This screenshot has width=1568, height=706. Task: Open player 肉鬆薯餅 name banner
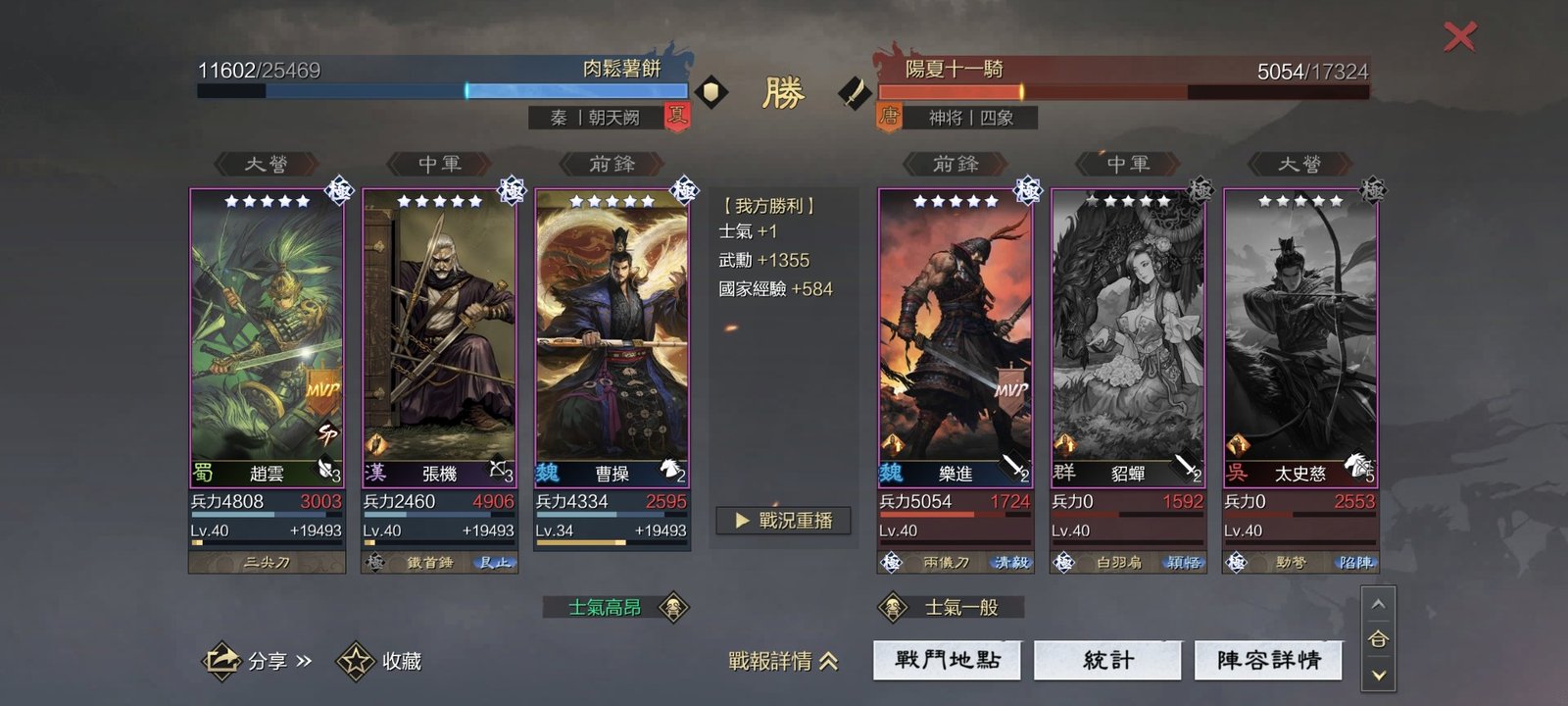click(x=621, y=69)
